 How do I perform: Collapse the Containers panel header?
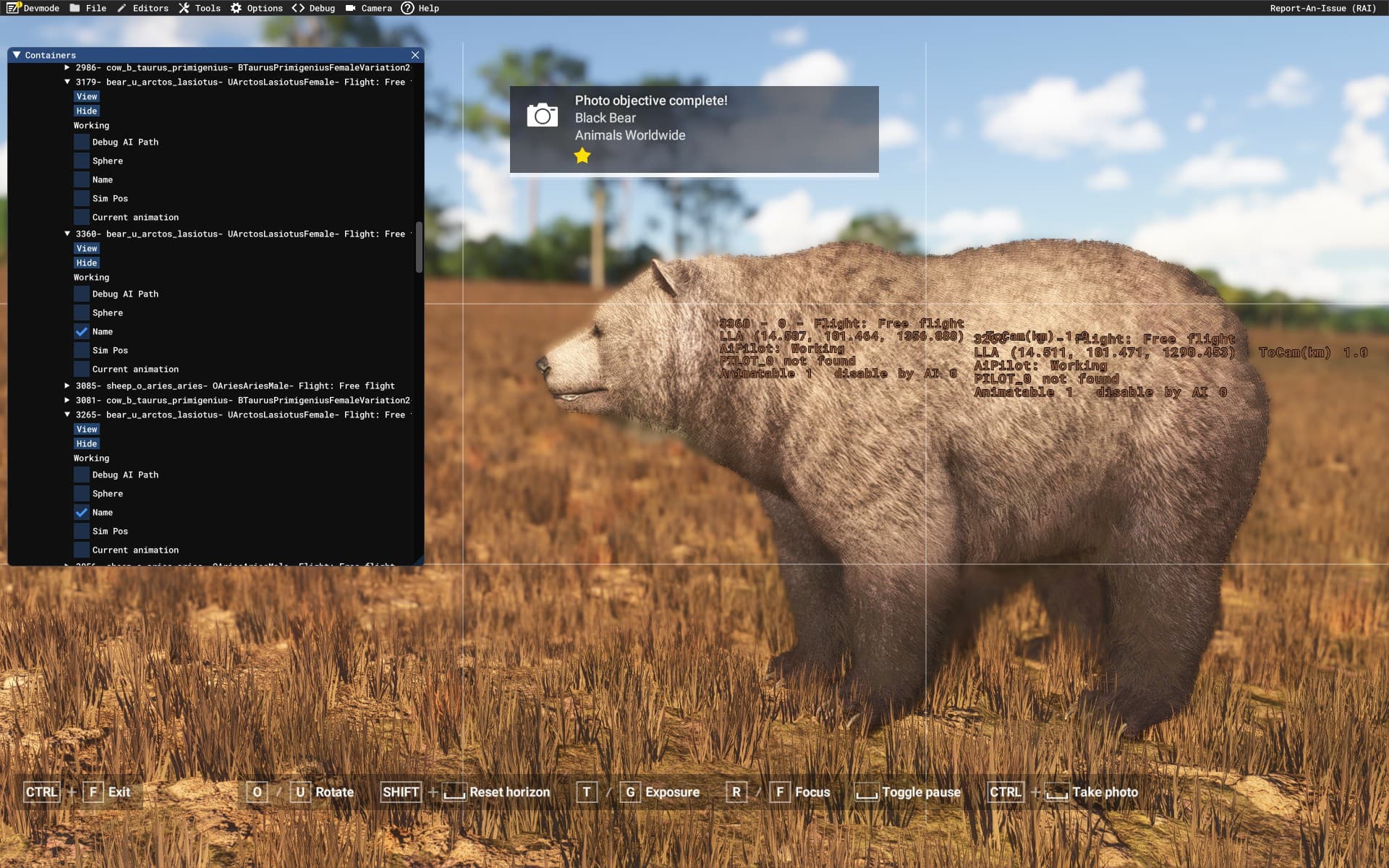click(x=17, y=54)
